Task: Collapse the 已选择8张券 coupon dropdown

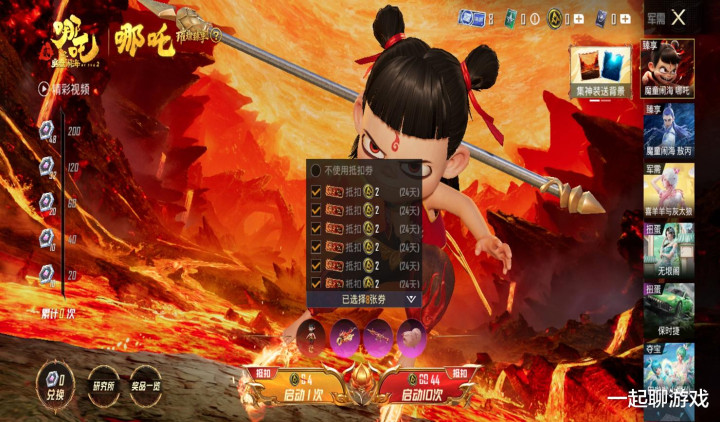Action: pyautogui.click(x=410, y=299)
